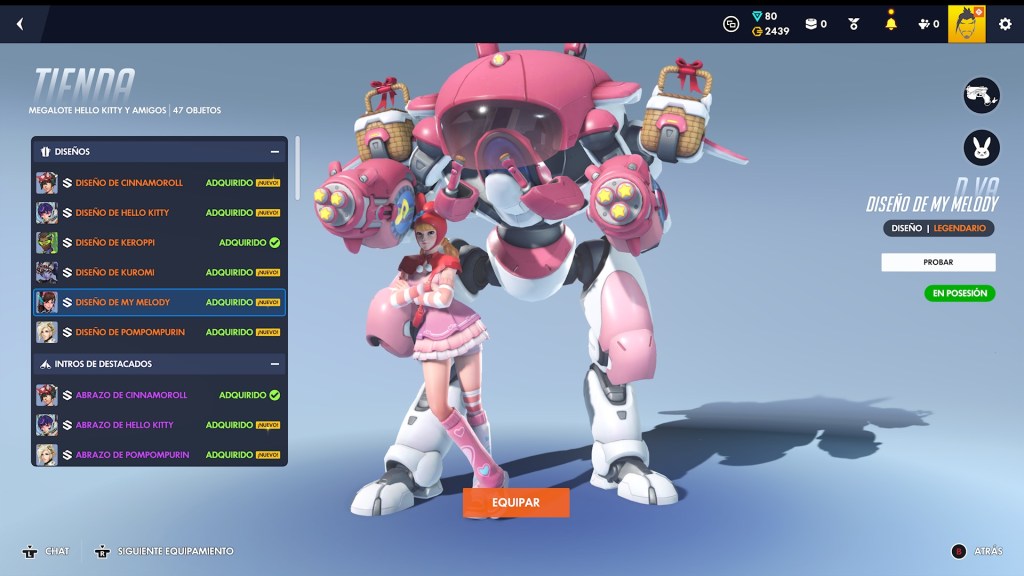The width and height of the screenshot is (1024, 576).
Task: Select the highlighted Diseño de My Melody row
Action: pyautogui.click(x=159, y=302)
